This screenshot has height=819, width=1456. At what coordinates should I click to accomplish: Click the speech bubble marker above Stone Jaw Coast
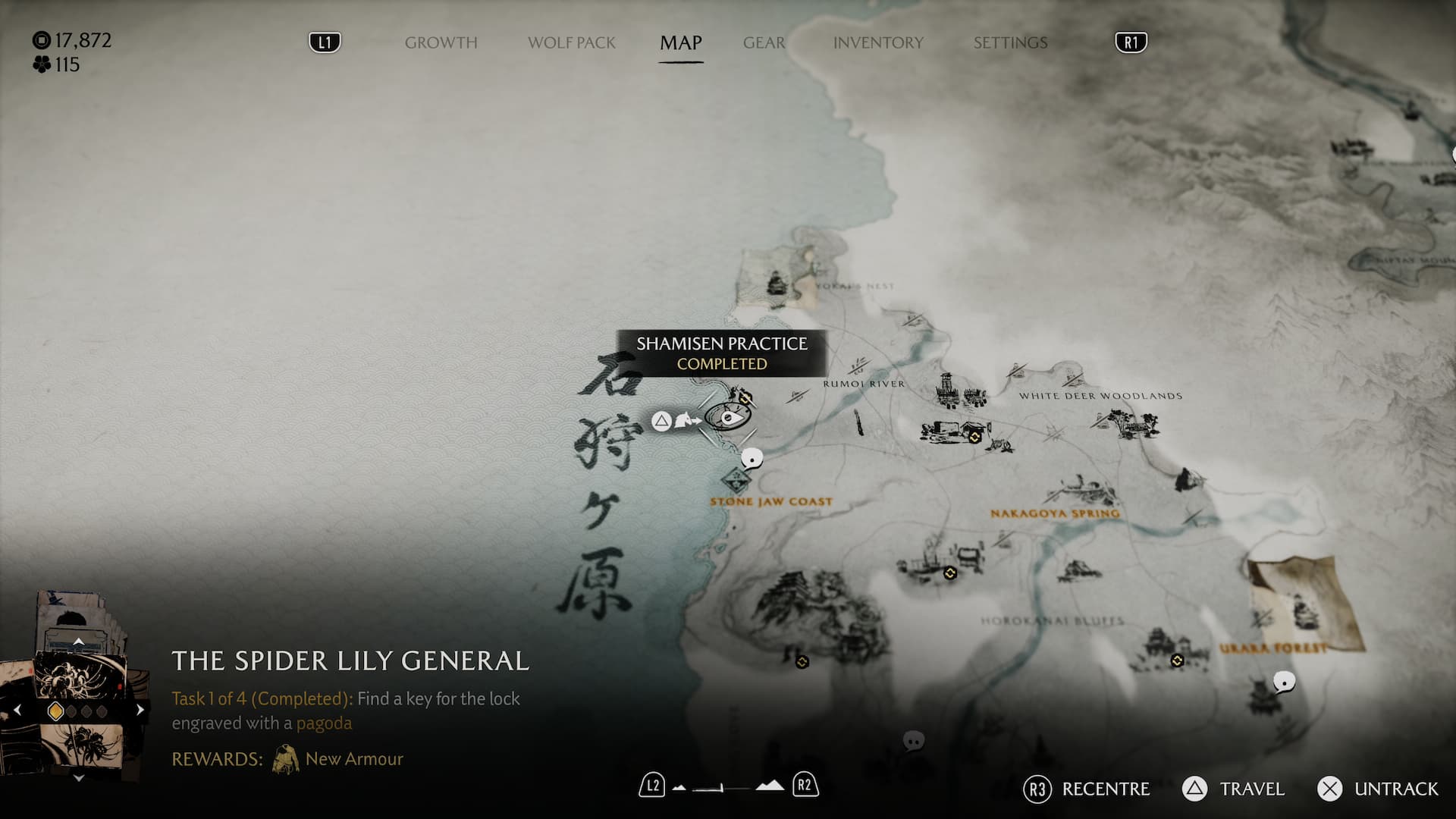point(752,458)
